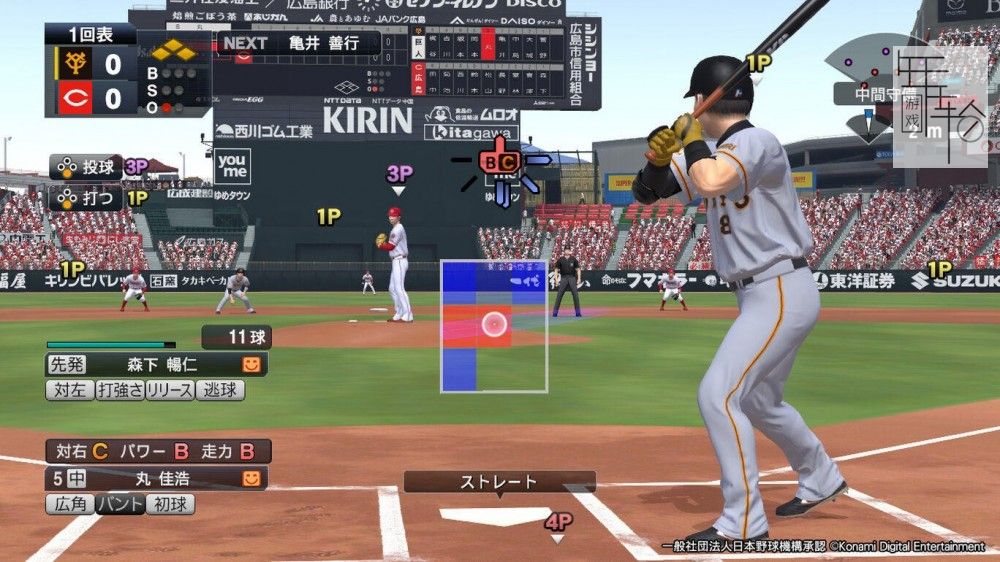Click the Giants team logo on scoreboard
The image size is (1000, 562).
[74, 65]
